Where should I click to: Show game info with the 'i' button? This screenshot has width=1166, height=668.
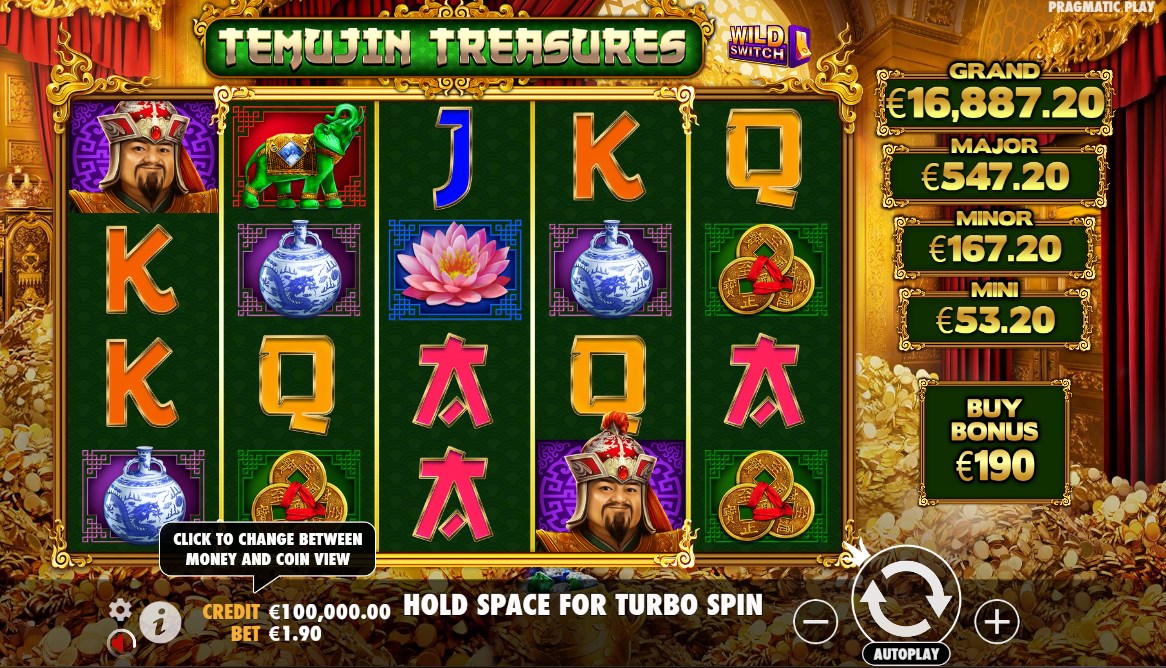coord(160,623)
